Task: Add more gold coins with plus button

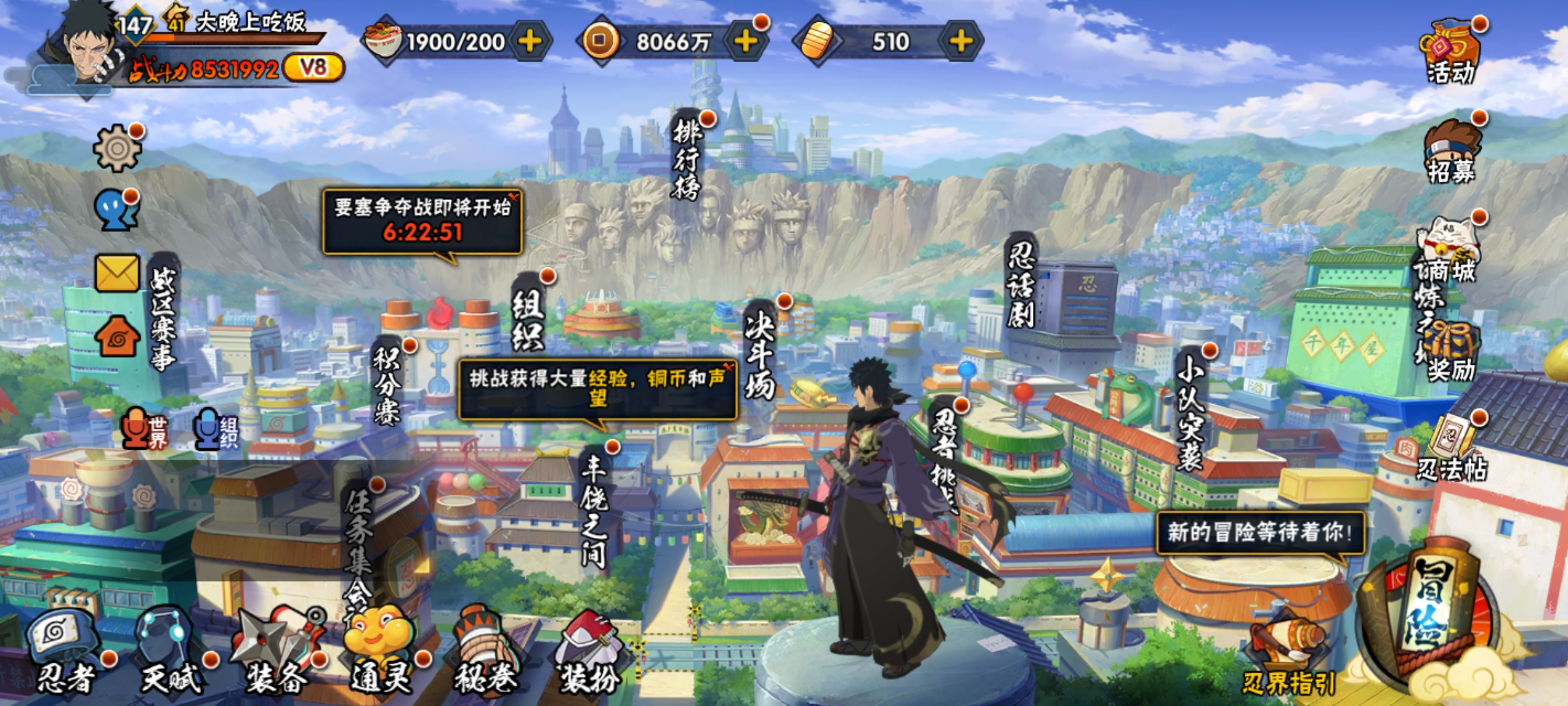Action: [x=745, y=41]
